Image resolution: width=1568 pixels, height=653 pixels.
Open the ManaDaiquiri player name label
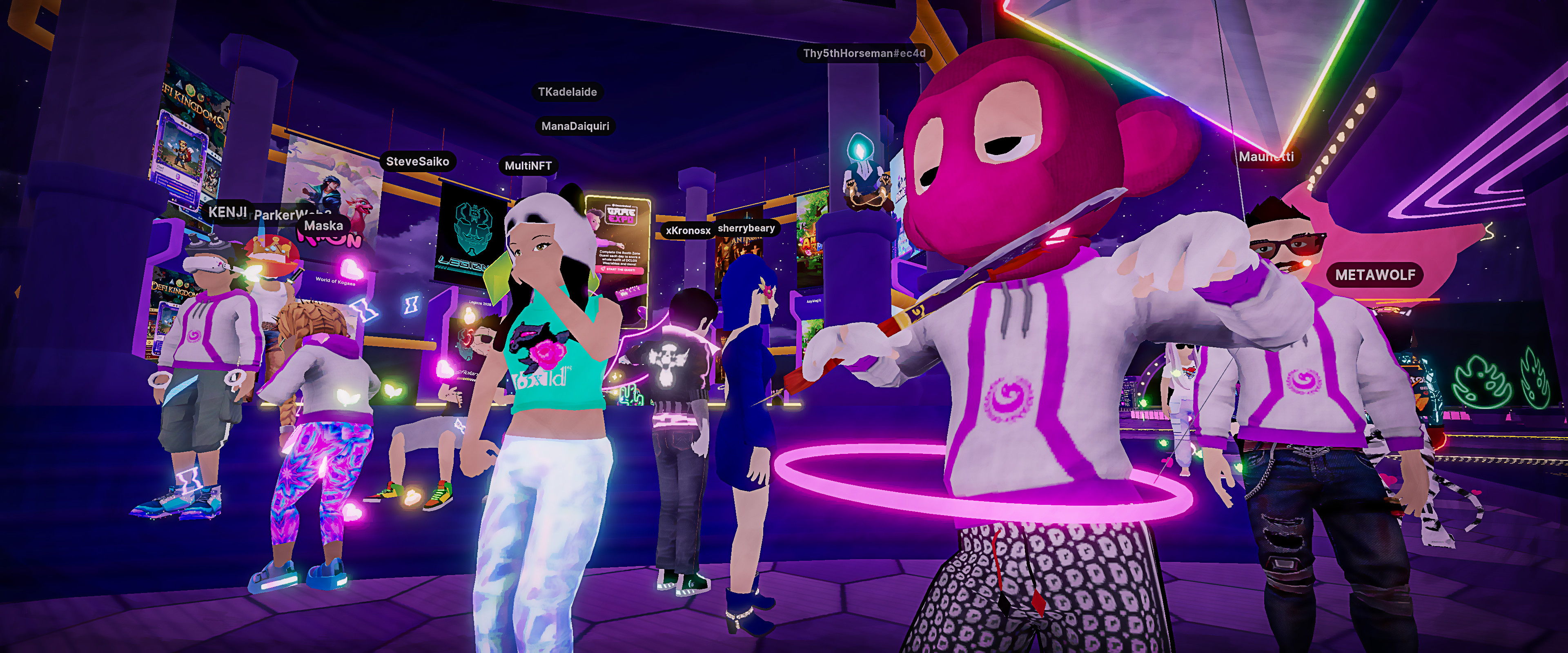click(x=575, y=126)
